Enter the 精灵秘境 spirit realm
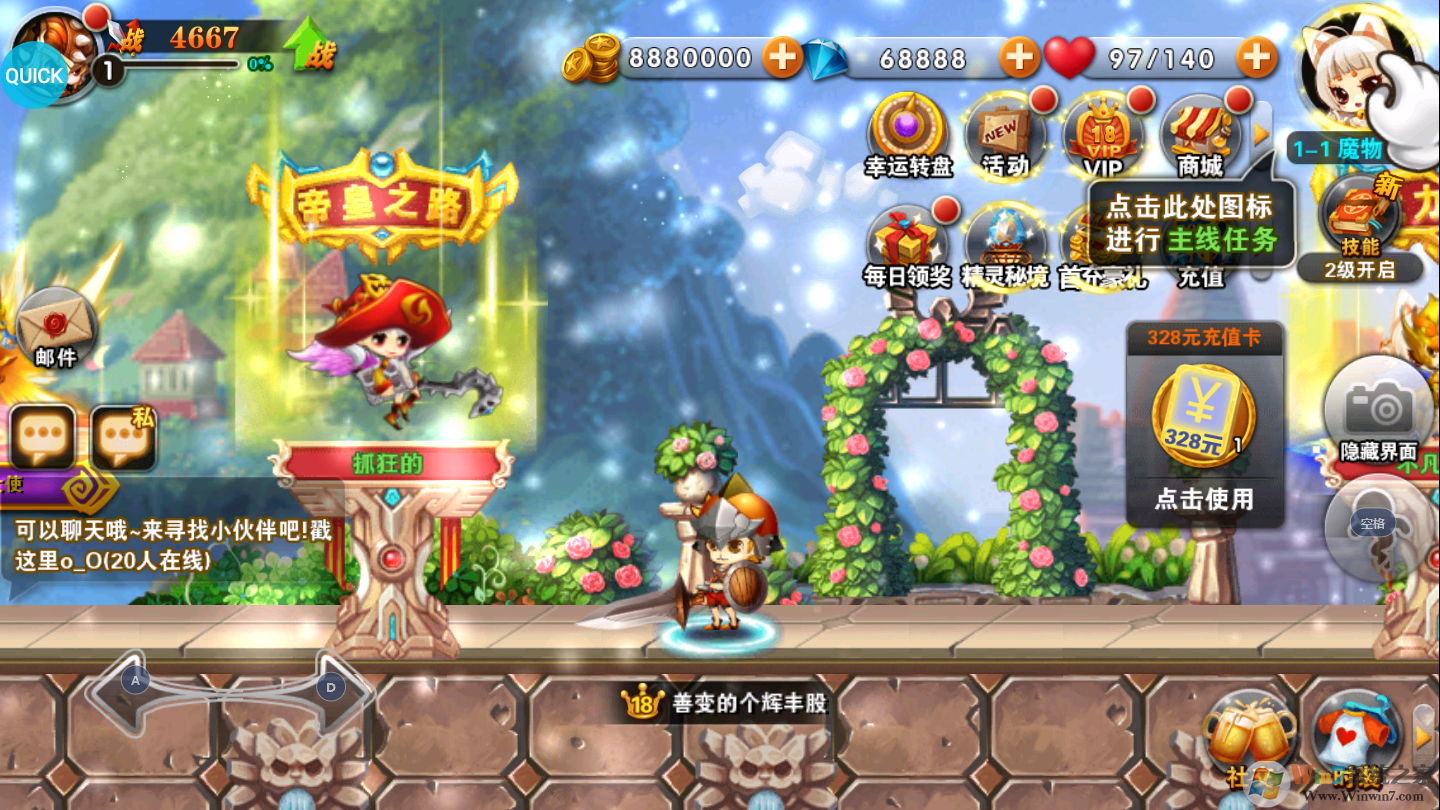This screenshot has width=1440, height=810. pyautogui.click(x=1004, y=245)
